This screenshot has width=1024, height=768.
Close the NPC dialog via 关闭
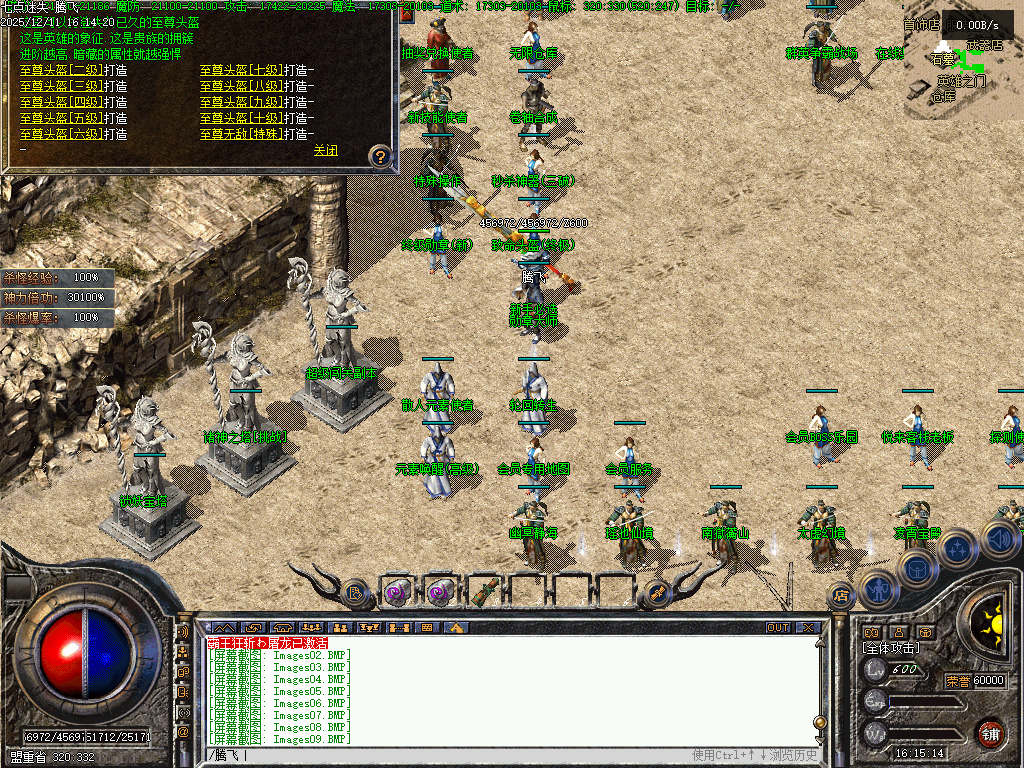point(325,151)
